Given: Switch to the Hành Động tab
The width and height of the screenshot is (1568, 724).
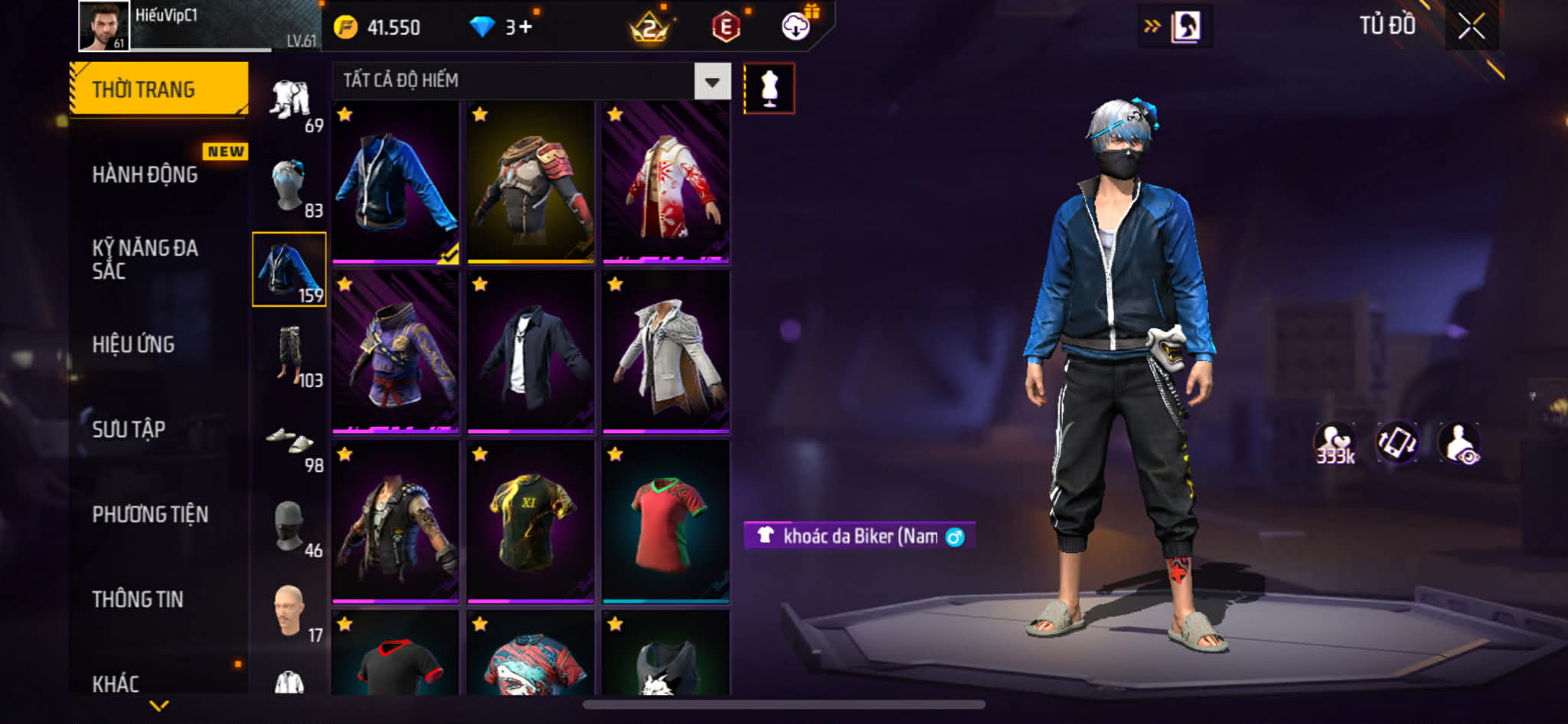Looking at the screenshot, I should pyautogui.click(x=145, y=174).
